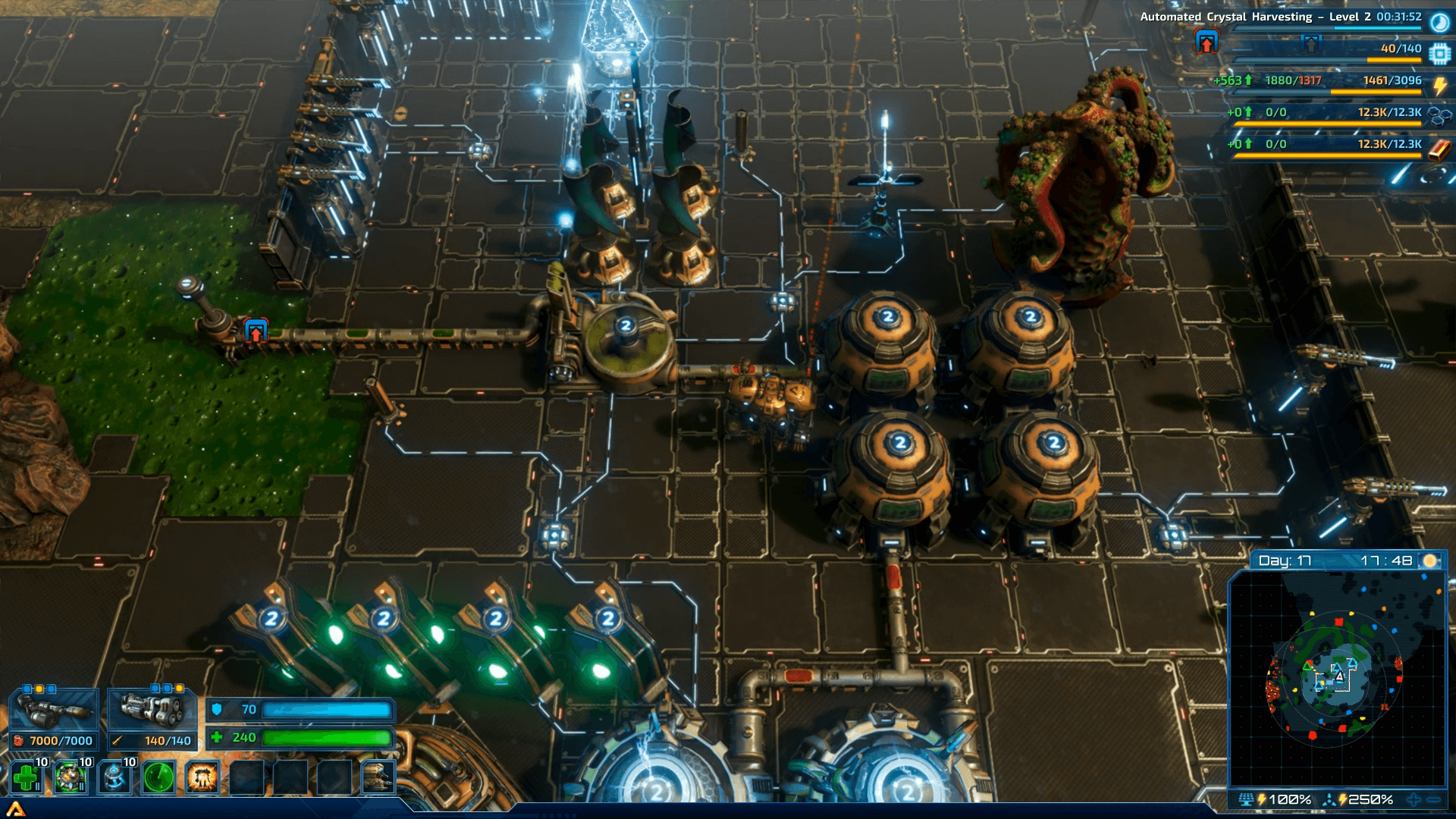Deploy the blue sentry tower item

115,777
